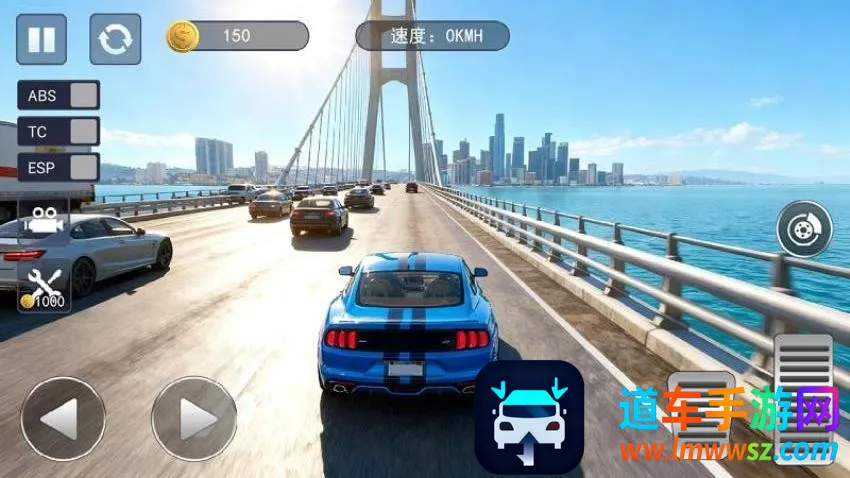
Task: Pause the game
Action: (41, 39)
